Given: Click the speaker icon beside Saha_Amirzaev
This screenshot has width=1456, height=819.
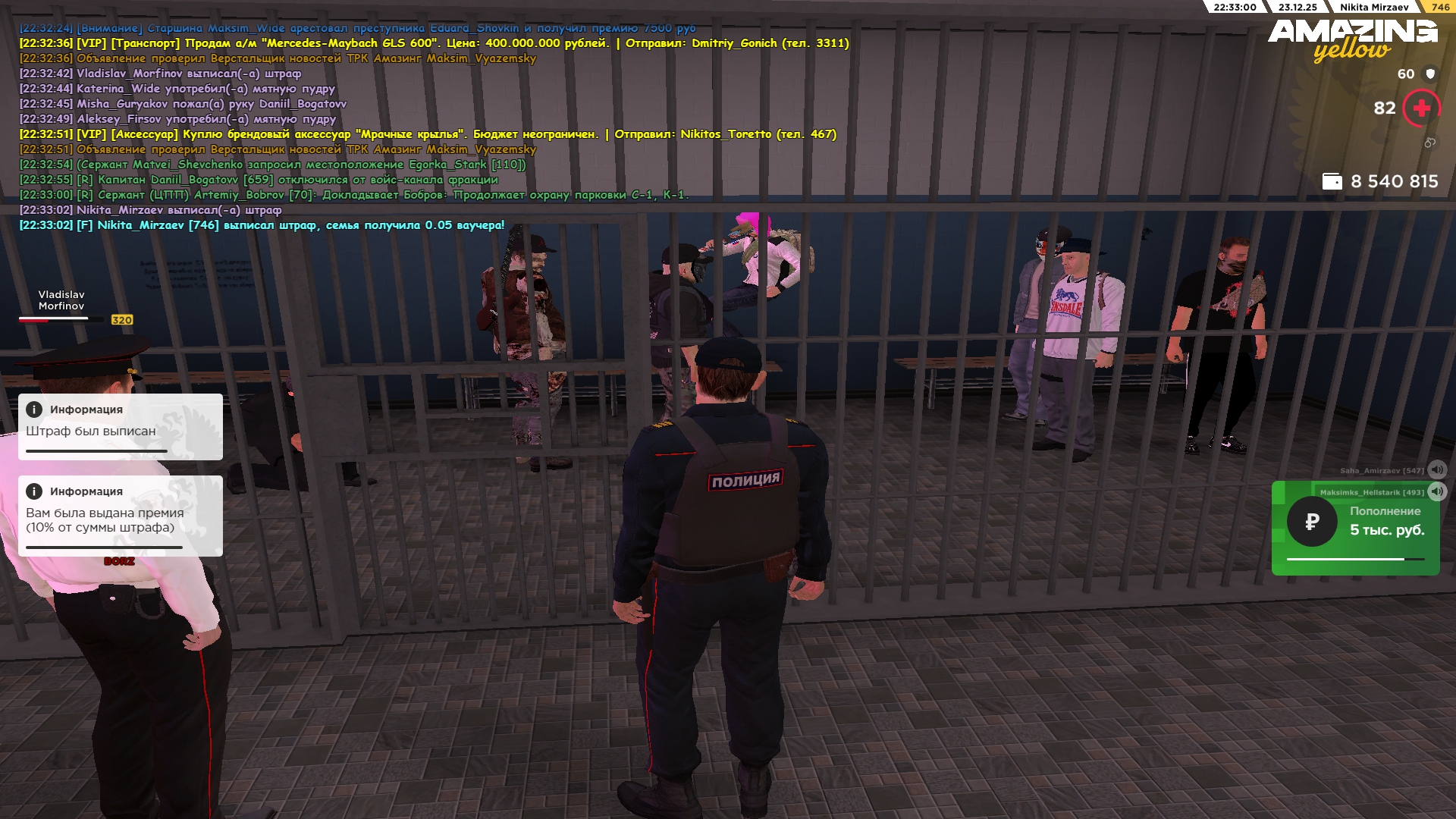Looking at the screenshot, I should (x=1436, y=470).
